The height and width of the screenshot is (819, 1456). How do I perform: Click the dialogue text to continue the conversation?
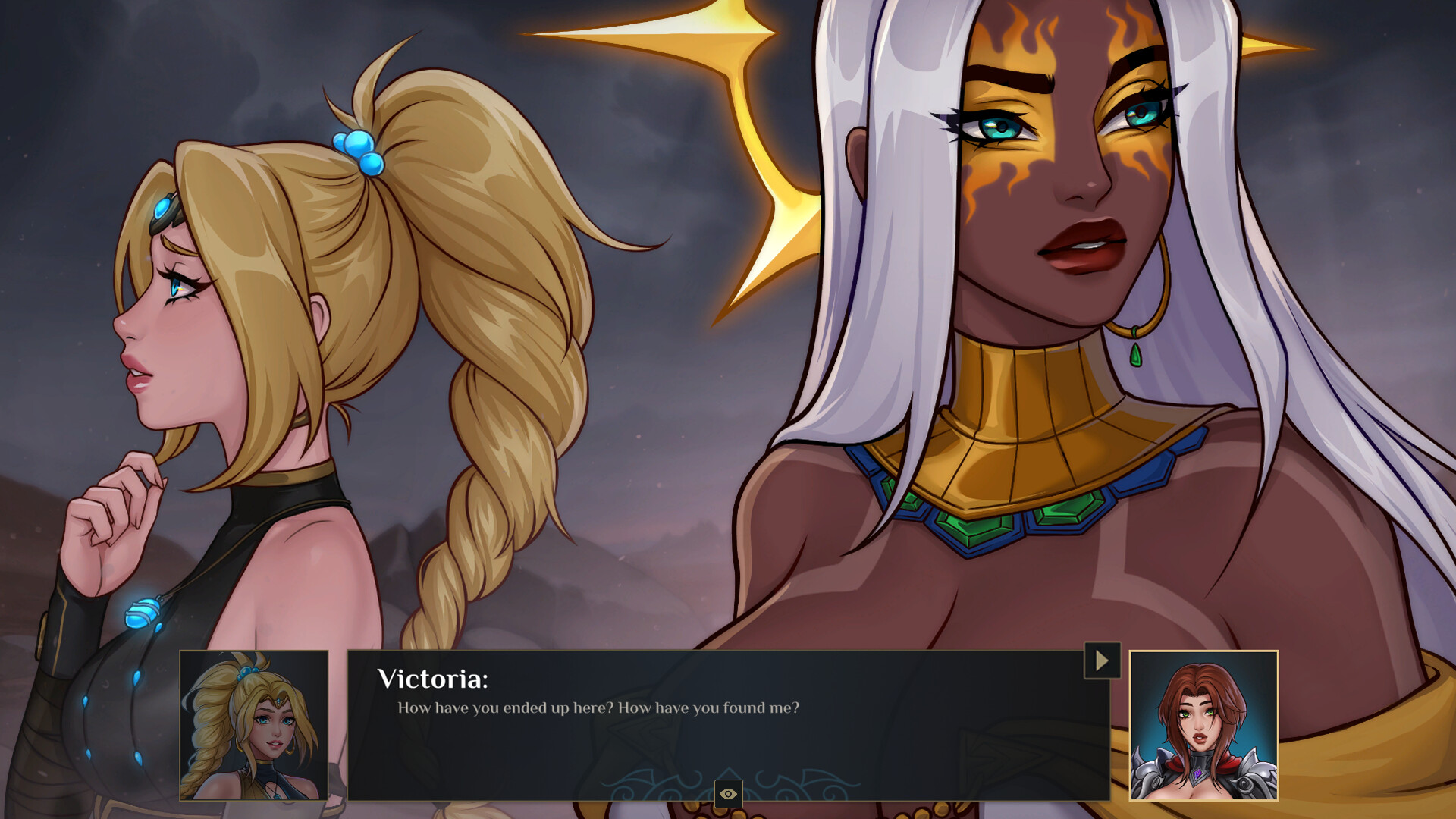click(x=599, y=707)
